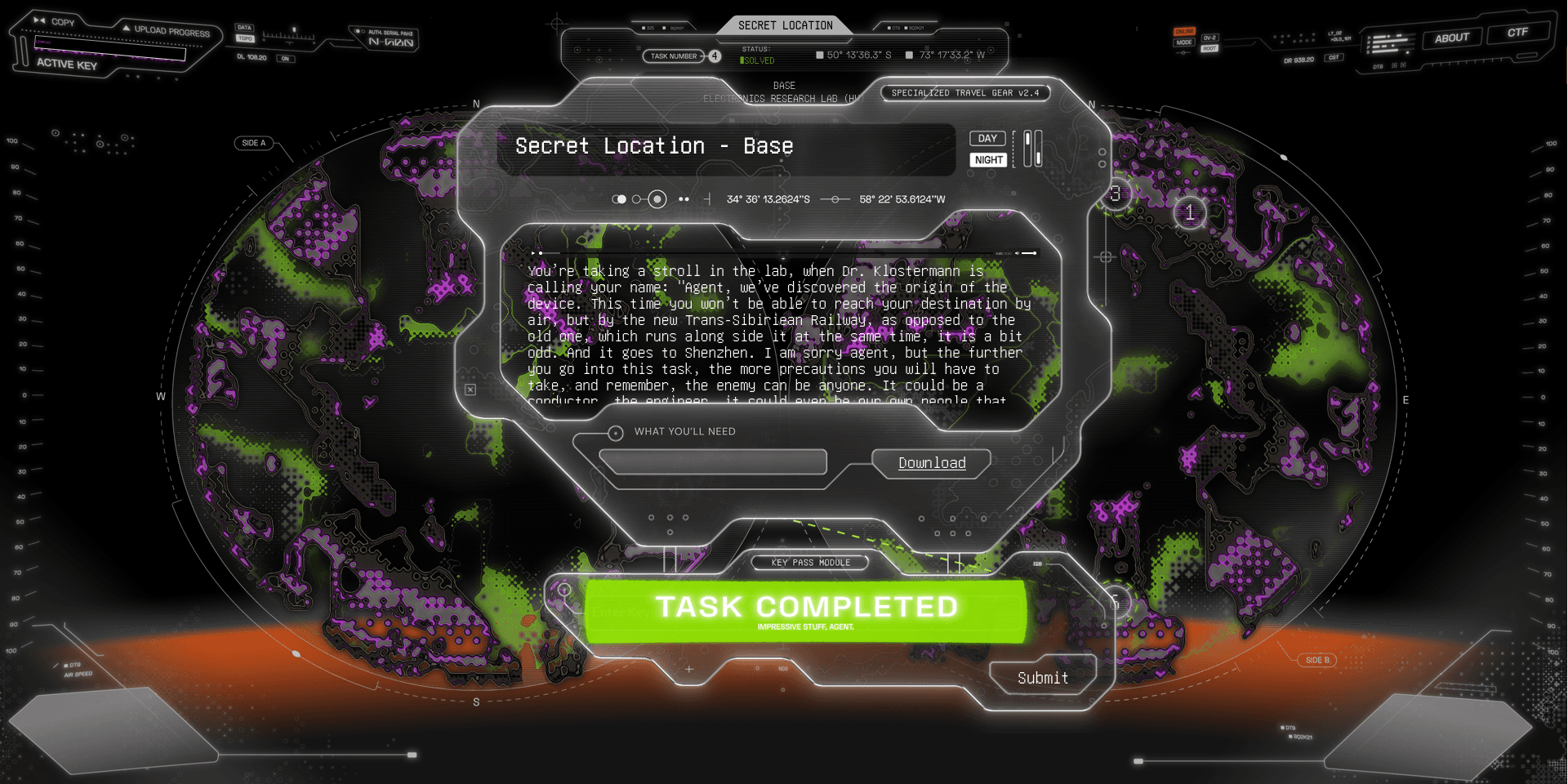Toggle the DL 108.20 ON switch
This screenshot has height=784, width=1568.
tap(286, 58)
